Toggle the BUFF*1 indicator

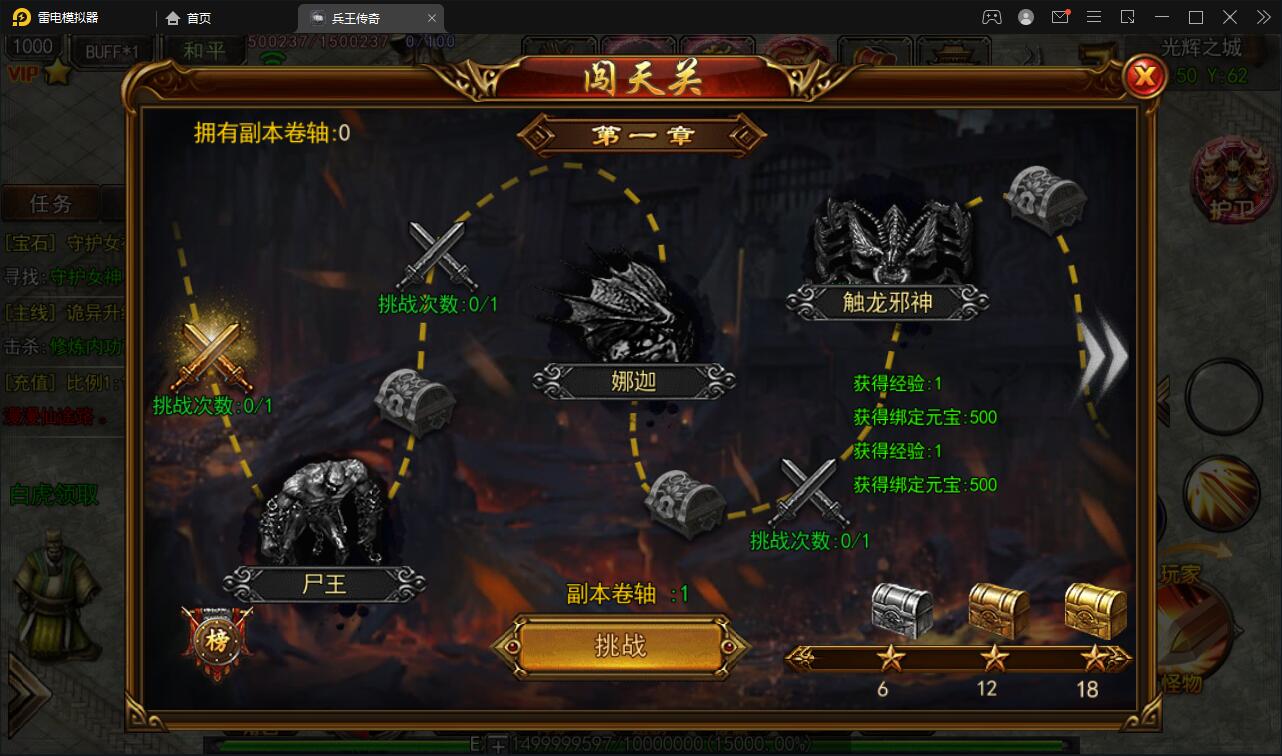coord(110,50)
